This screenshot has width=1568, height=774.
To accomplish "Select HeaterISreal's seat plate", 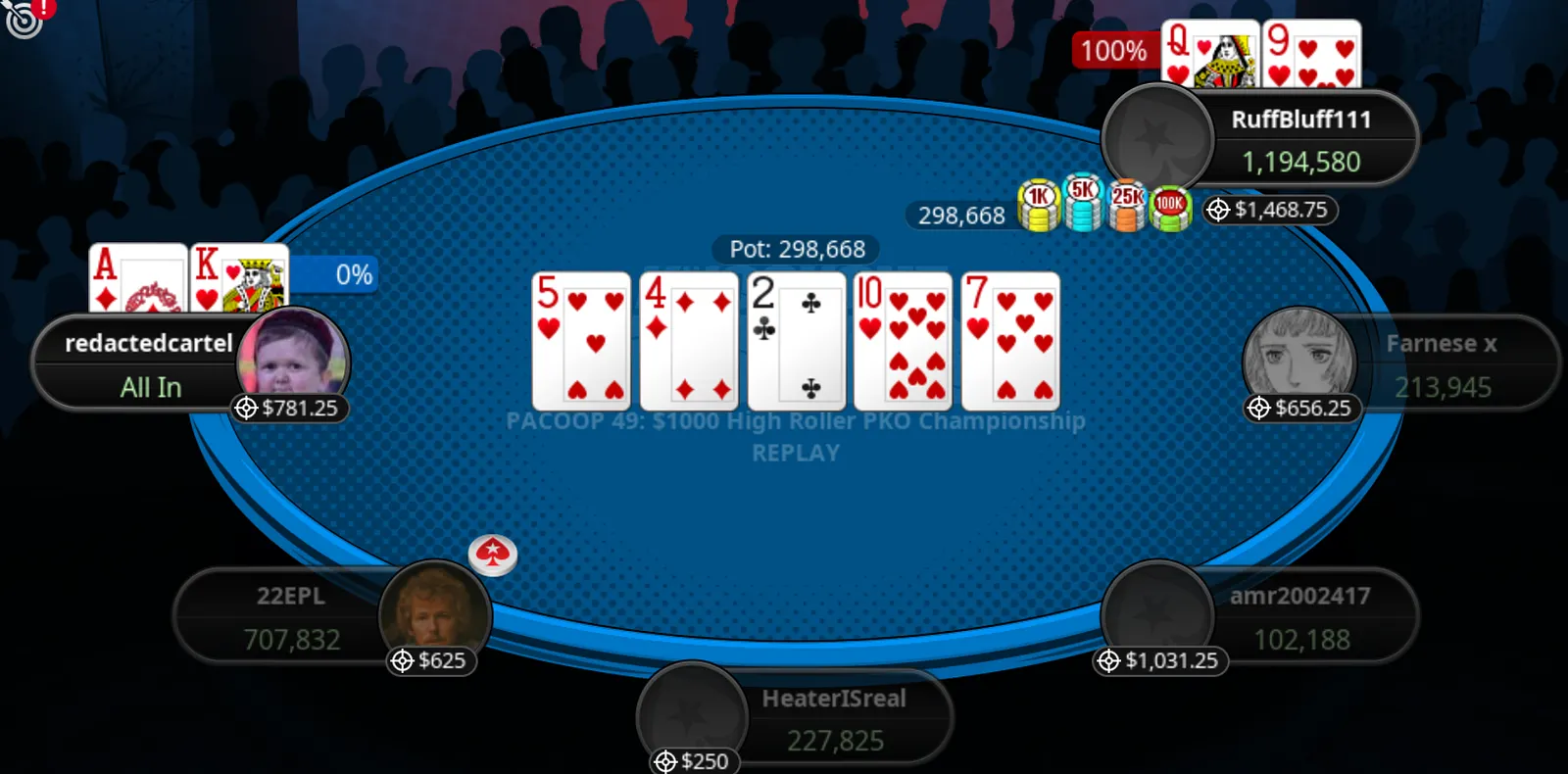I will (x=834, y=719).
